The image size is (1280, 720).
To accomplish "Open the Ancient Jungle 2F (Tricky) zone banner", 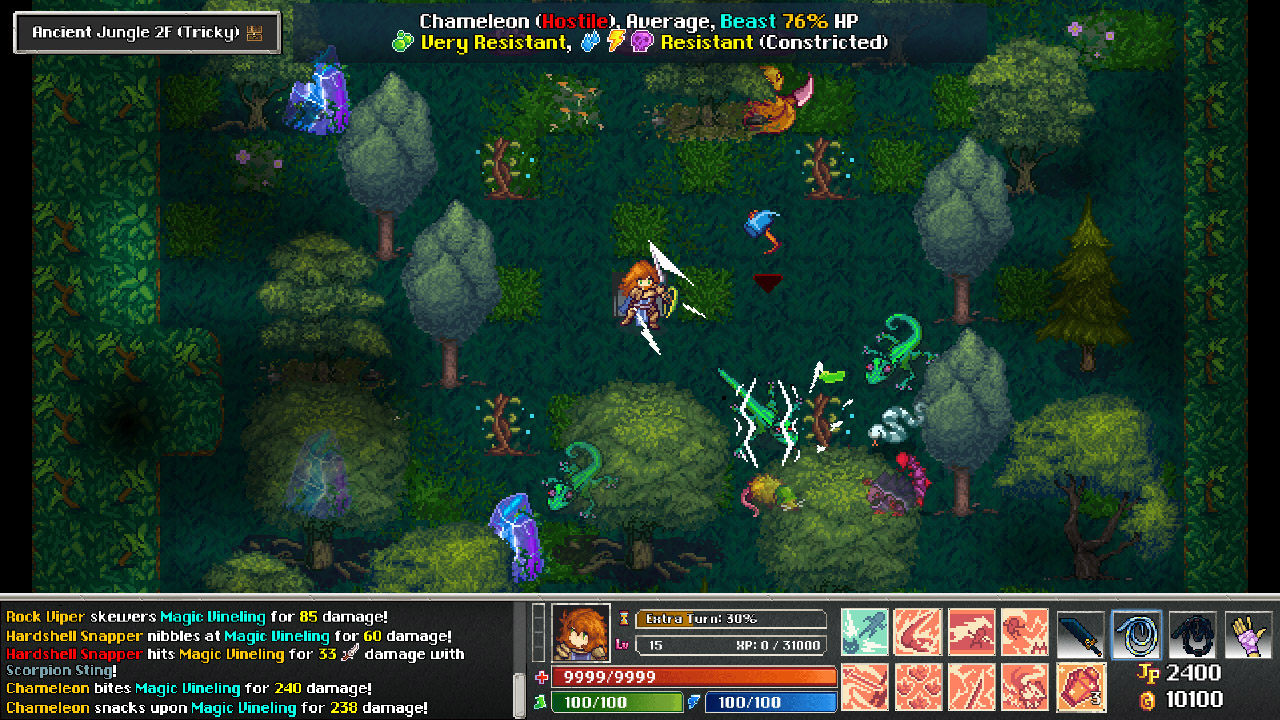I will tap(146, 31).
